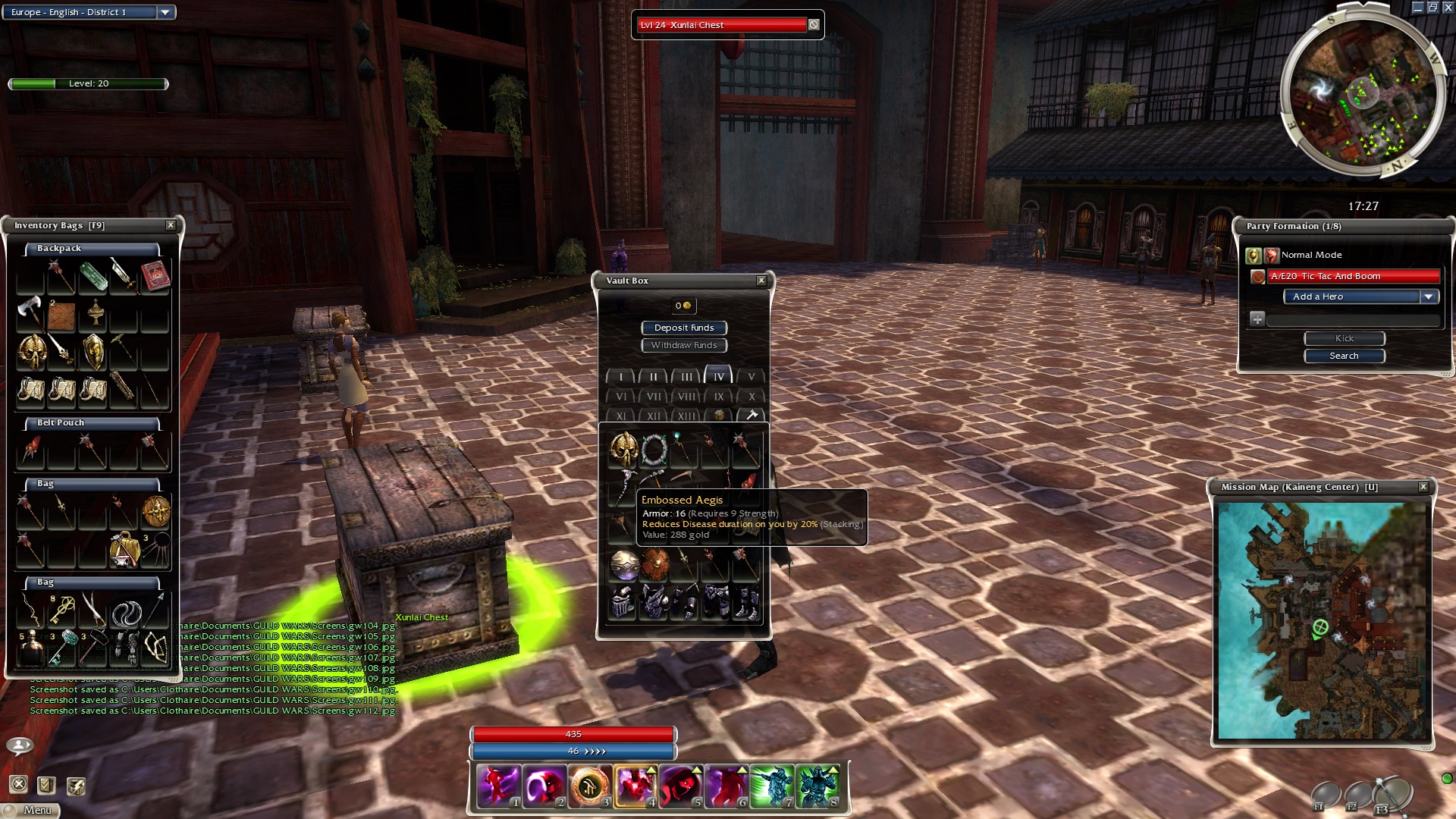The width and height of the screenshot is (1456, 819).
Task: Activate skill slot 8 on the skill bar
Action: tap(817, 786)
